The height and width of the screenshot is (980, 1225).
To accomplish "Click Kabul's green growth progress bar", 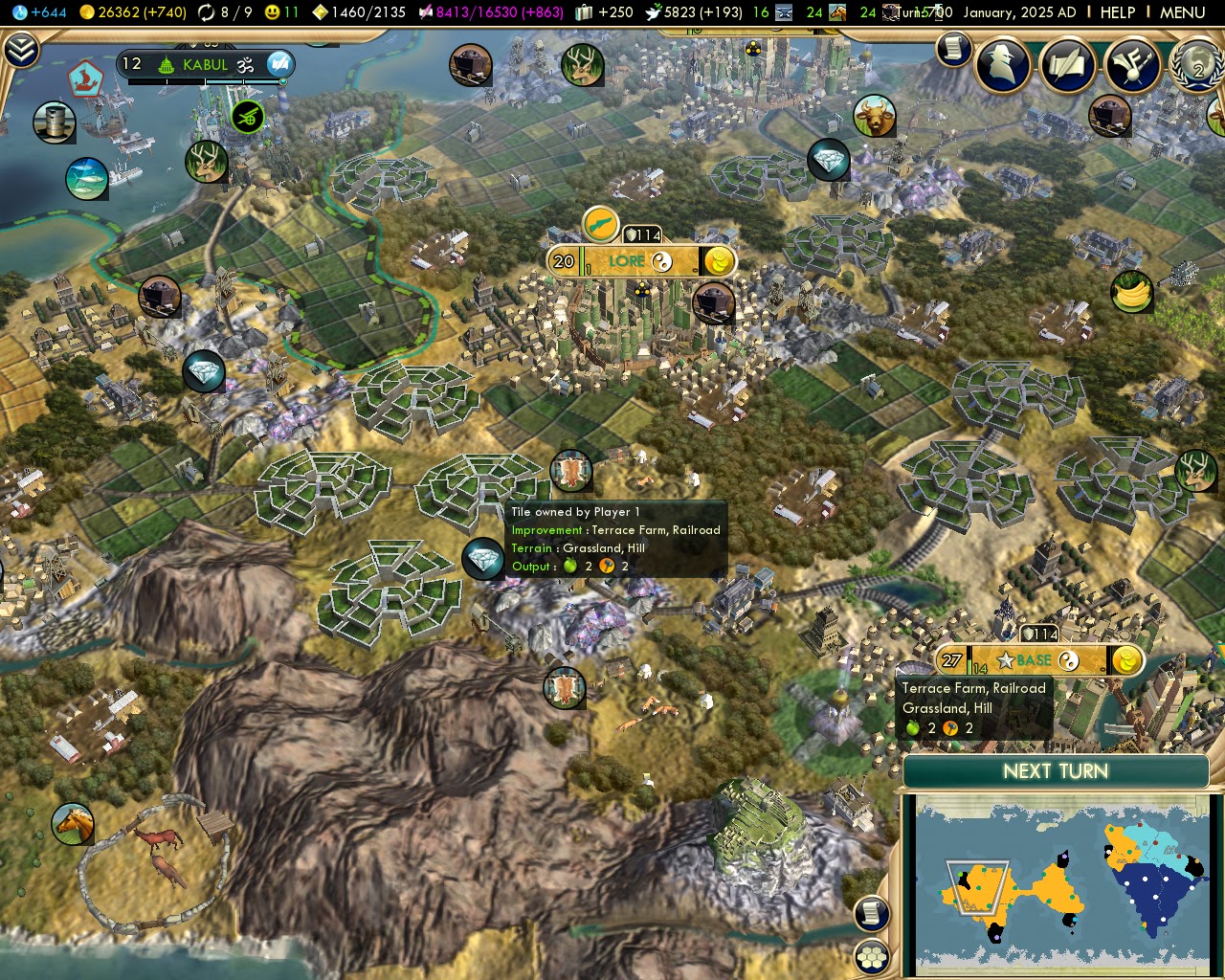I will point(206,80).
